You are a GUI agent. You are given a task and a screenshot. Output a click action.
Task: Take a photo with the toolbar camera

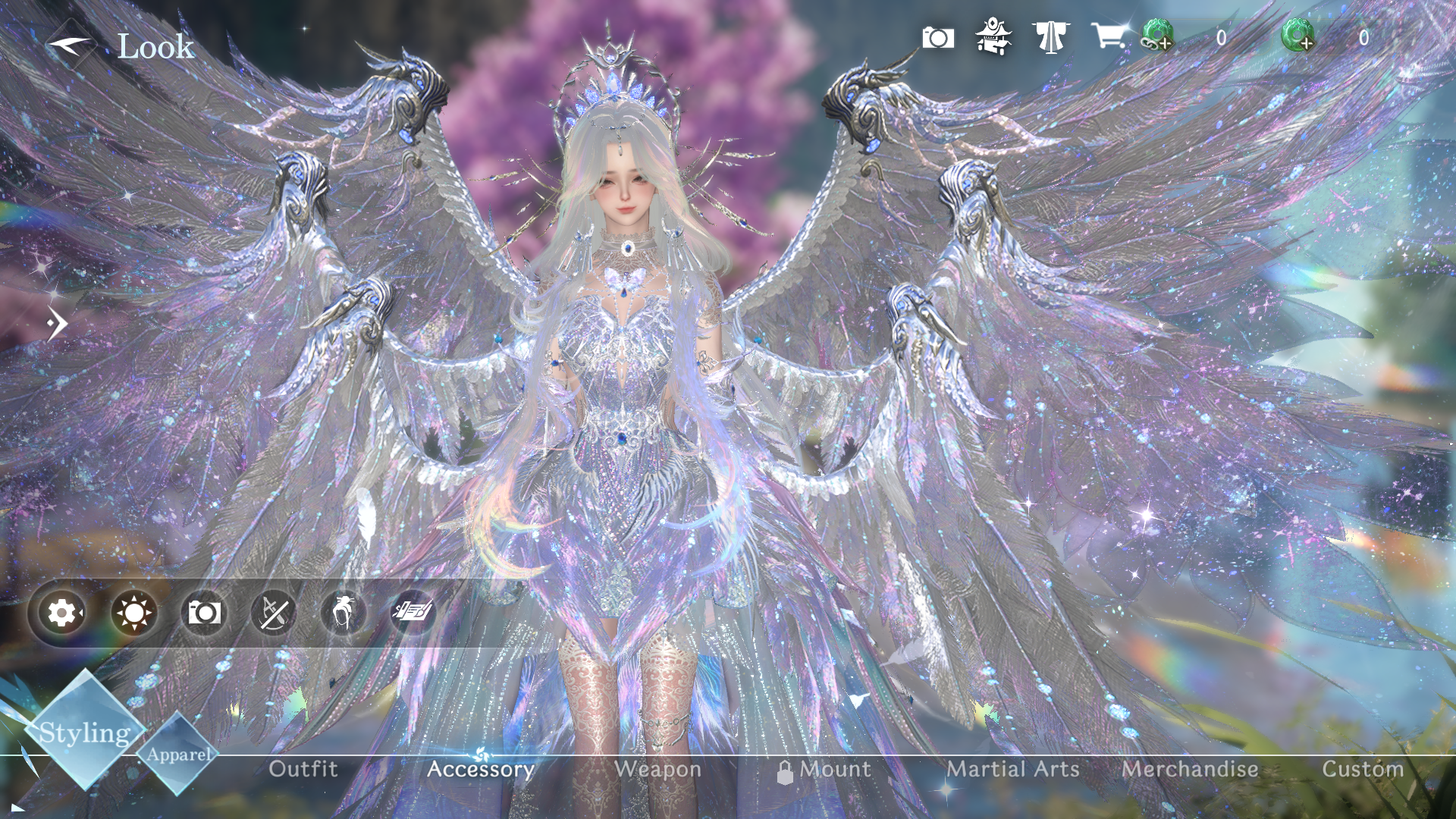[204, 613]
